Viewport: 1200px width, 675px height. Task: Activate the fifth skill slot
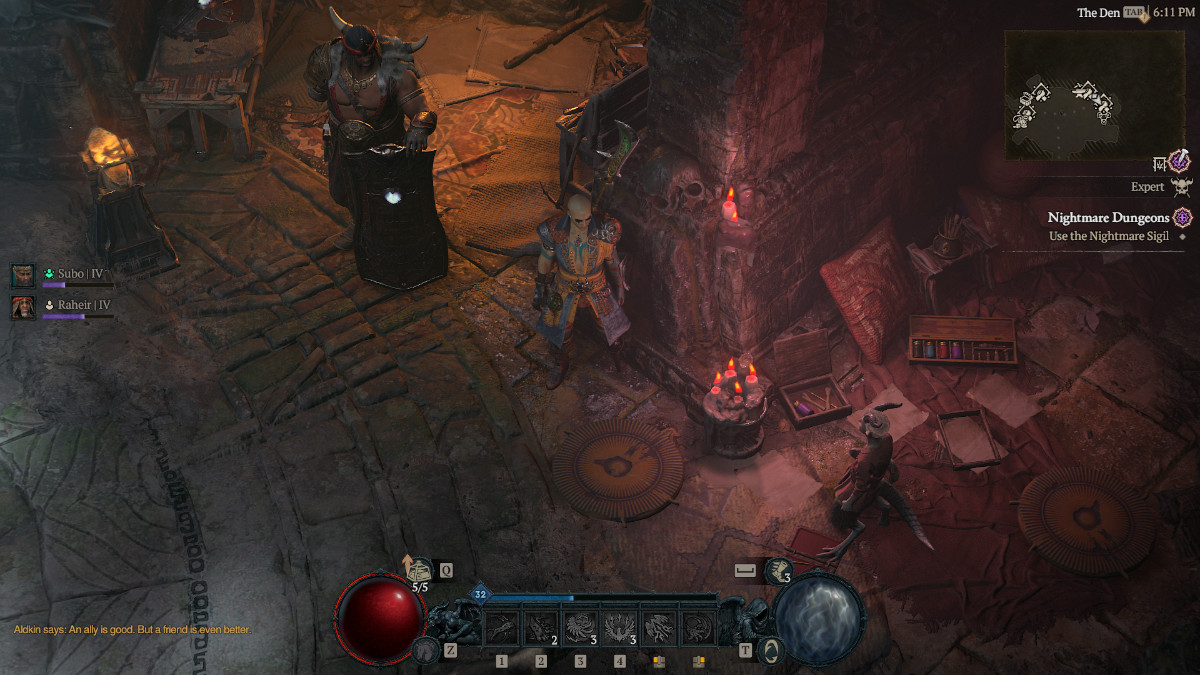[659, 627]
